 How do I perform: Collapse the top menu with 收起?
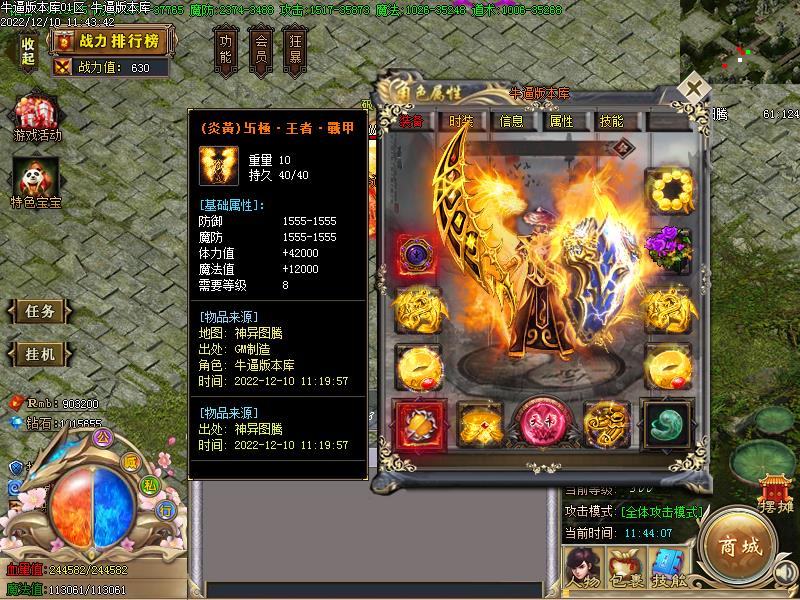(x=28, y=50)
